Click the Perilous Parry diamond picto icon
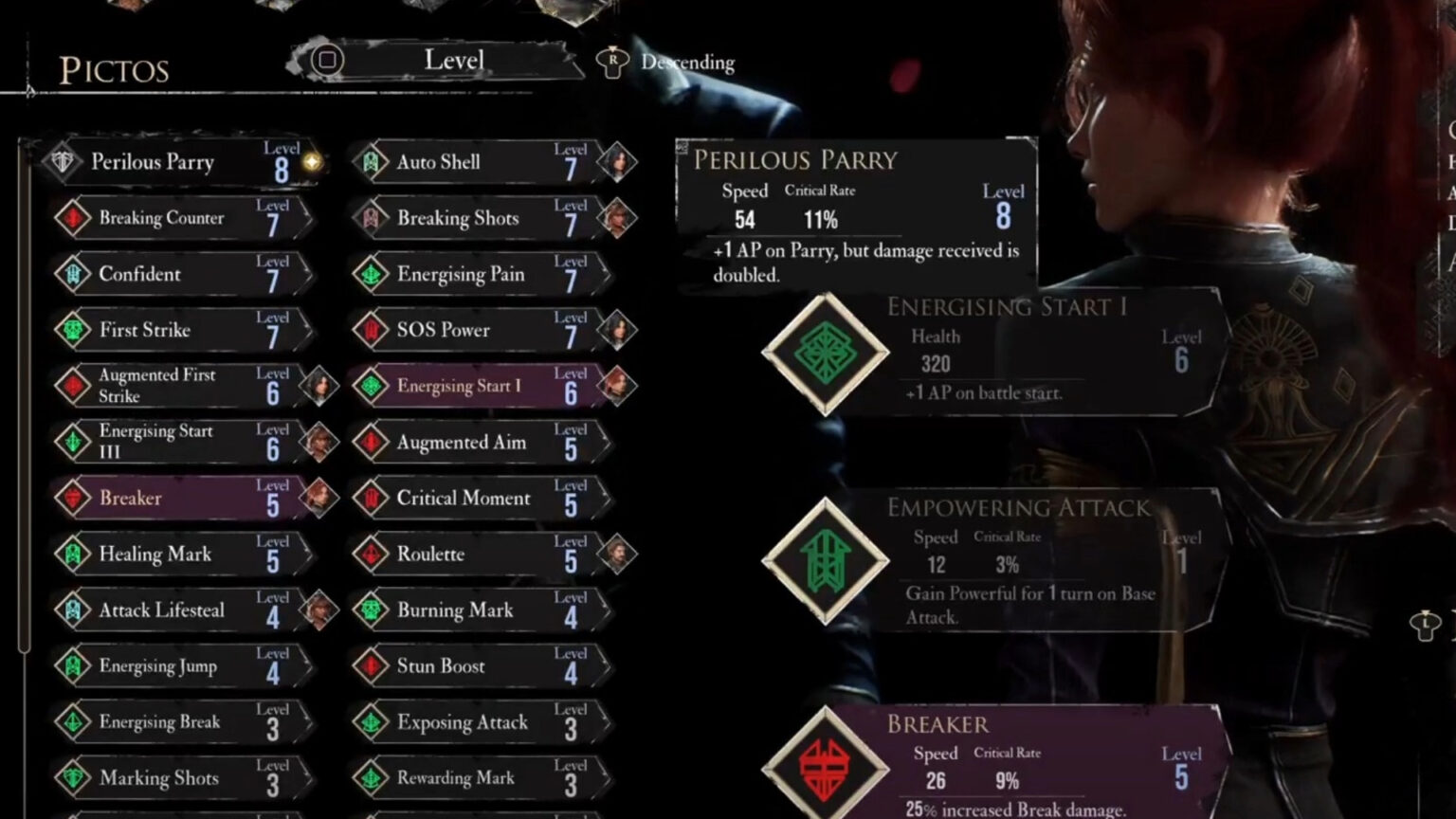This screenshot has width=1456, height=819. (x=61, y=161)
